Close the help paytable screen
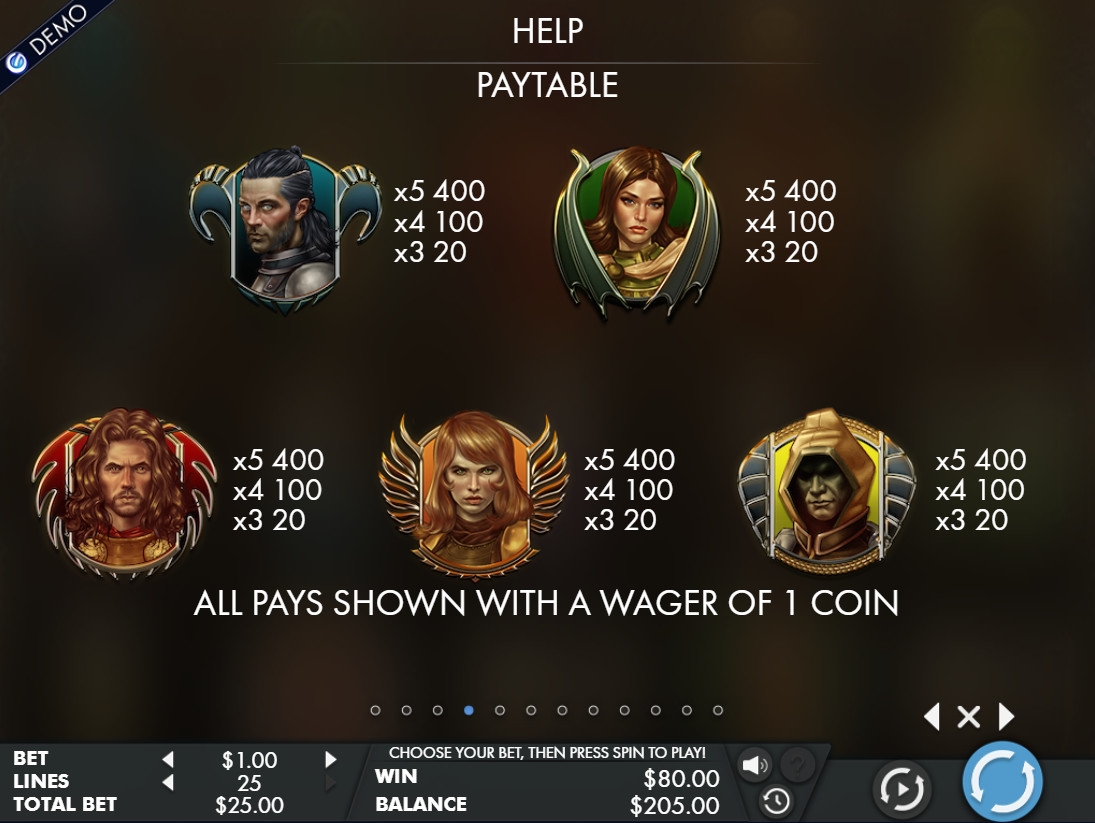Viewport: 1095px width, 823px height. [968, 716]
